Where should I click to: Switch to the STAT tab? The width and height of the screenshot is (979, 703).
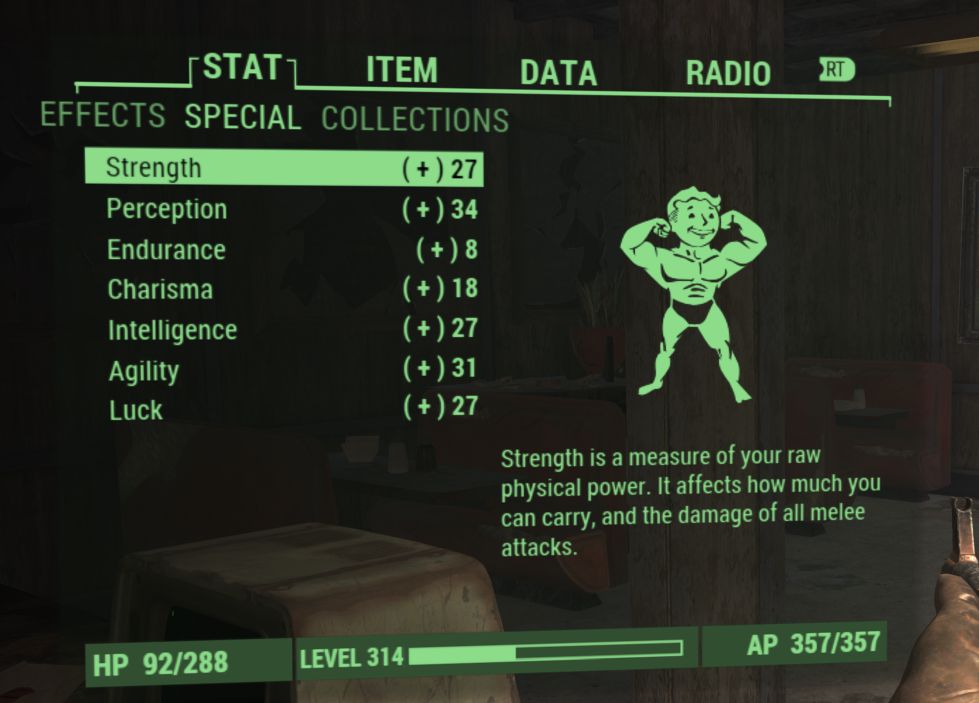coord(241,68)
